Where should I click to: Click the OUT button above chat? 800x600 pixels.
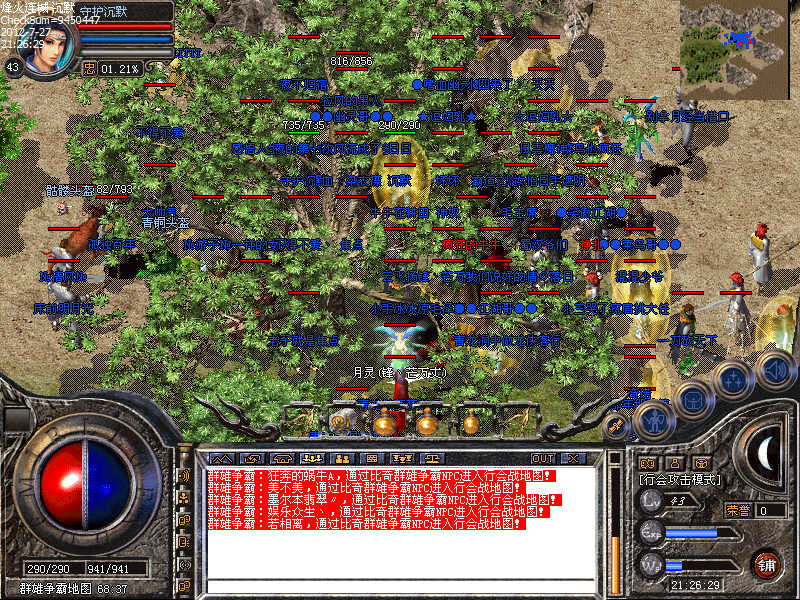543,458
